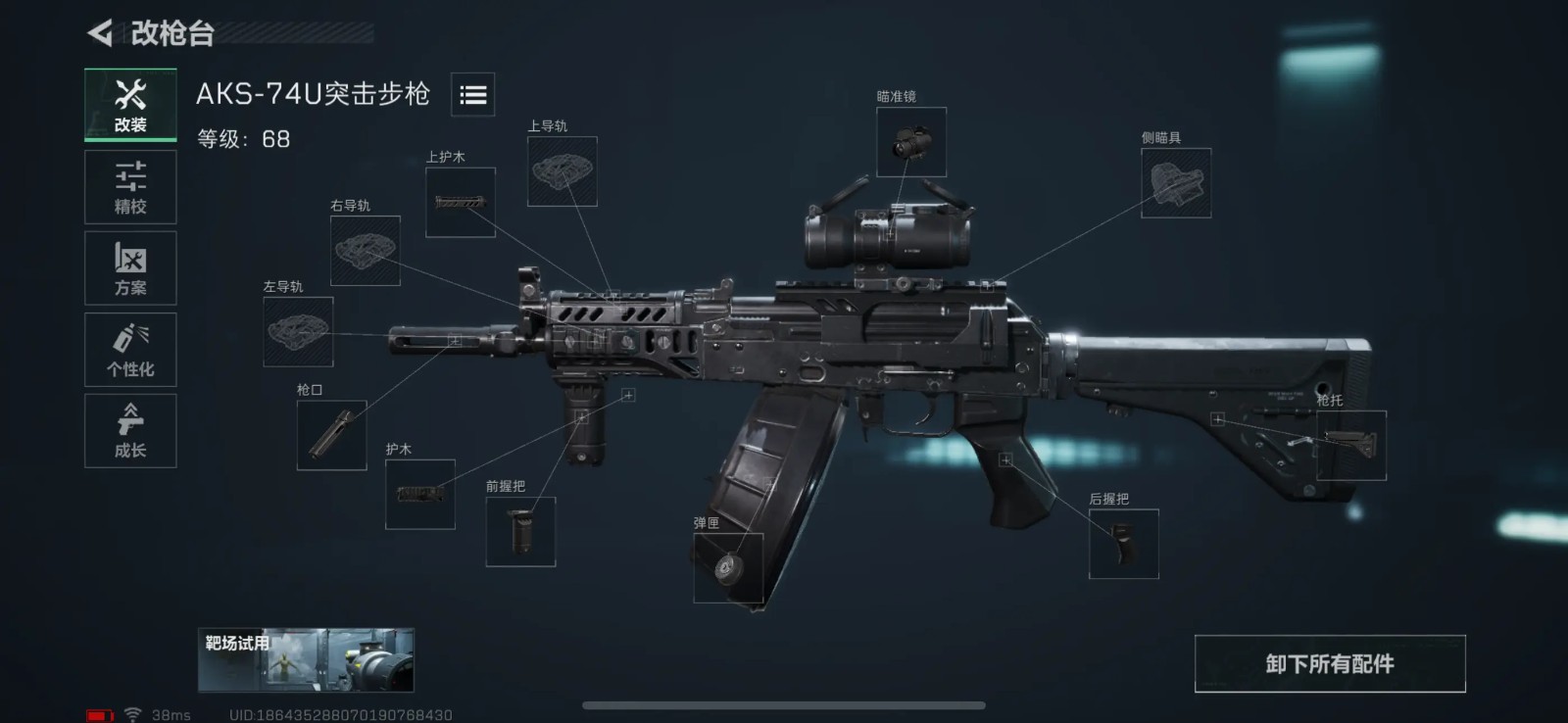Image resolution: width=1568 pixels, height=723 pixels.
Task: Select the 瞄准镜 scope attachment slot
Action: [910, 142]
